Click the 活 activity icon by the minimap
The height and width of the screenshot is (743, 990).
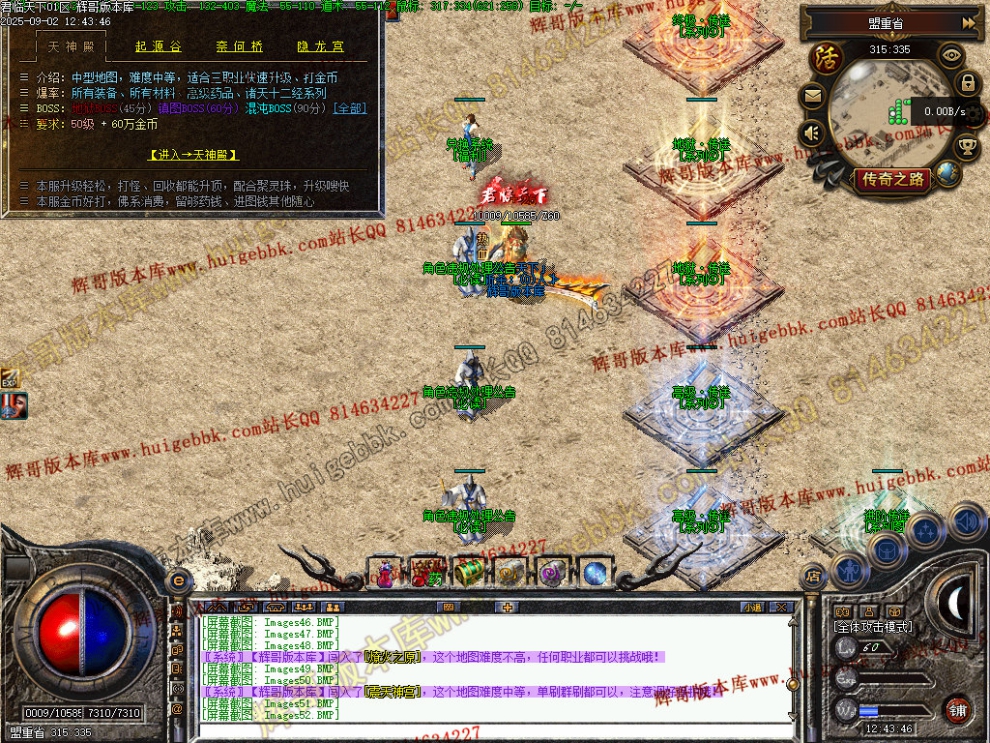tap(826, 56)
